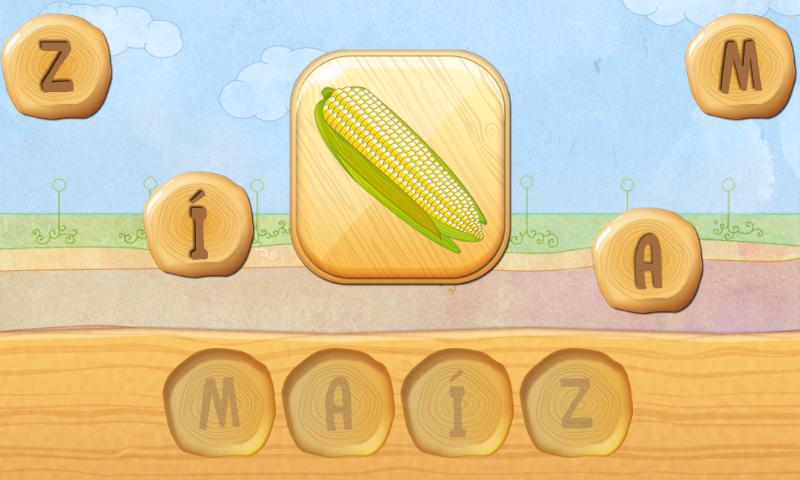Pick the loose letter Z tile
Image resolution: width=800 pixels, height=480 pixels.
pyautogui.click(x=56, y=67)
